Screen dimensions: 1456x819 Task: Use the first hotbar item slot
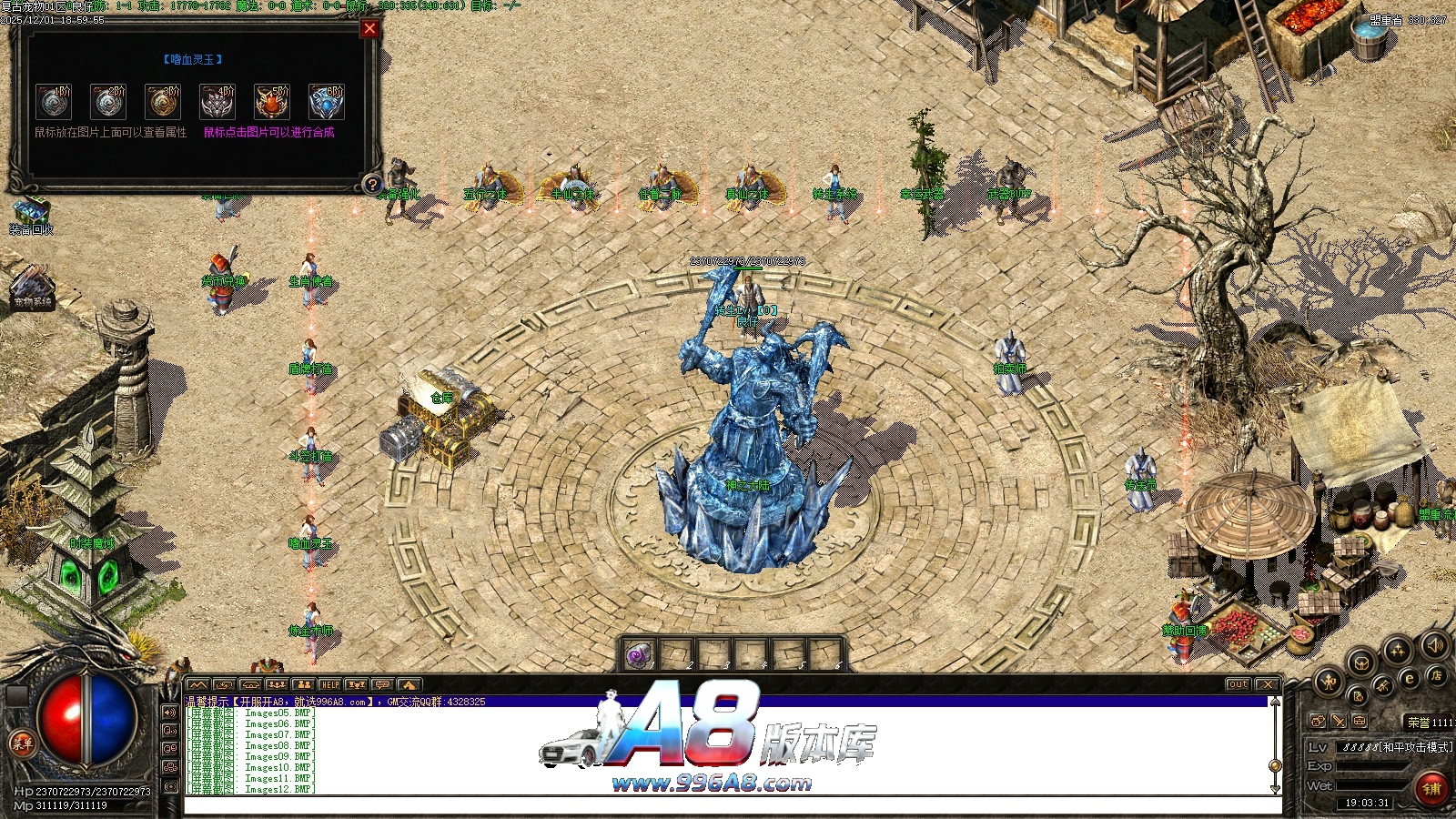click(x=639, y=654)
